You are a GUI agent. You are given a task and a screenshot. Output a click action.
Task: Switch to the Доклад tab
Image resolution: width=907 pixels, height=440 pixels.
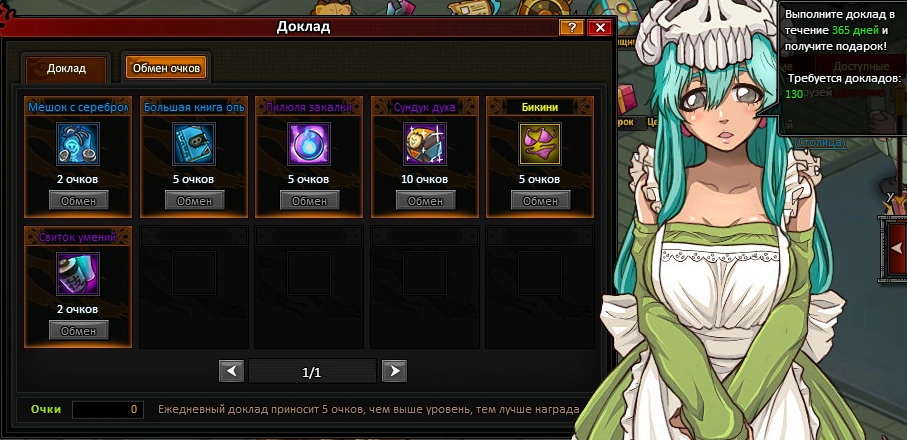pyautogui.click(x=66, y=69)
